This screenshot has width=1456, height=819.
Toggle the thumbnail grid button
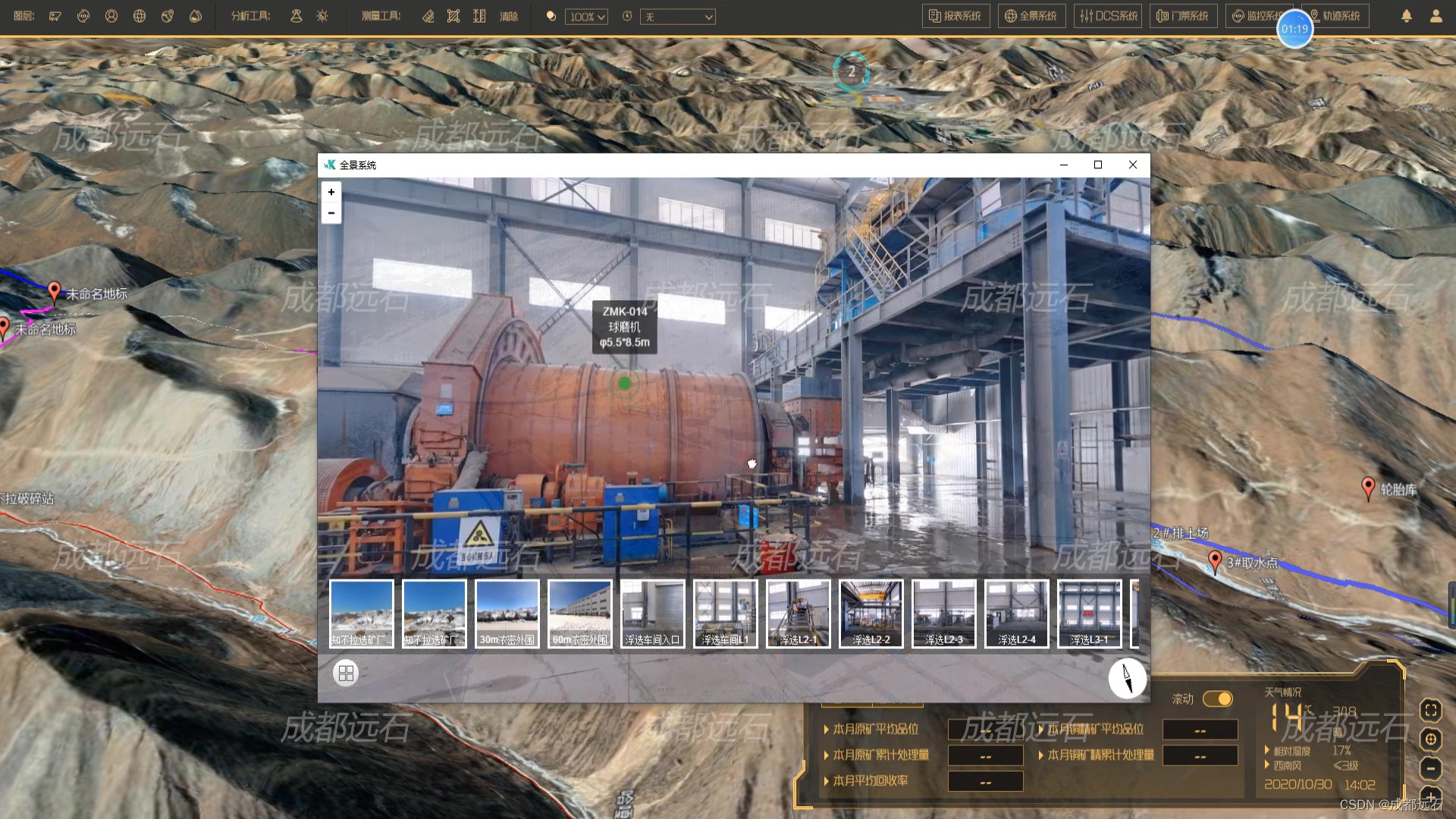[x=346, y=673]
